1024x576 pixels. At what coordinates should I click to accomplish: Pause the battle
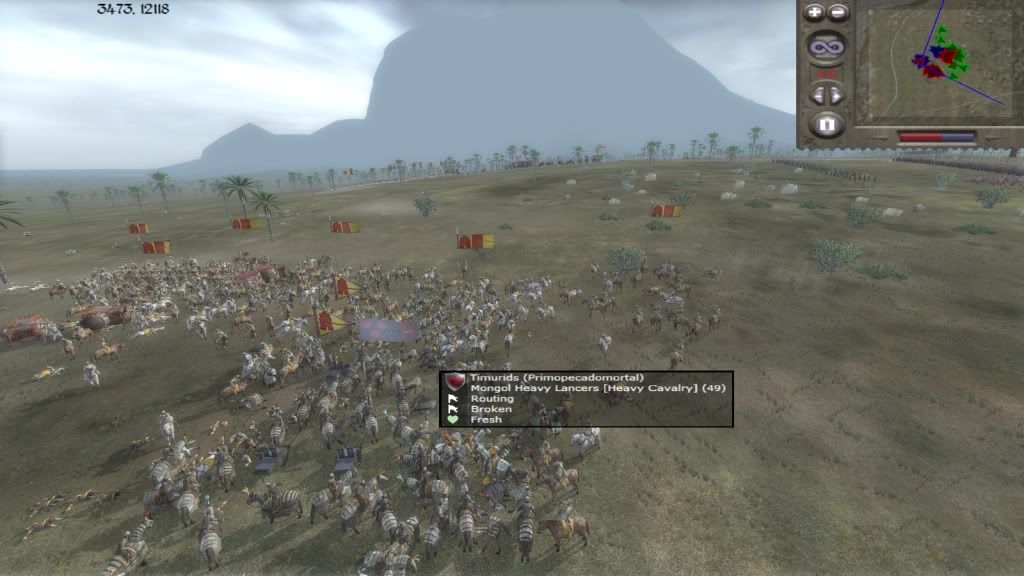coord(826,125)
